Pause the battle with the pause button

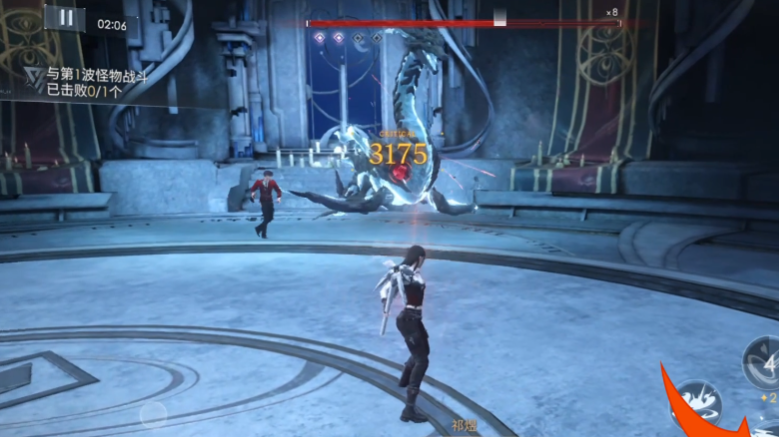(65, 18)
